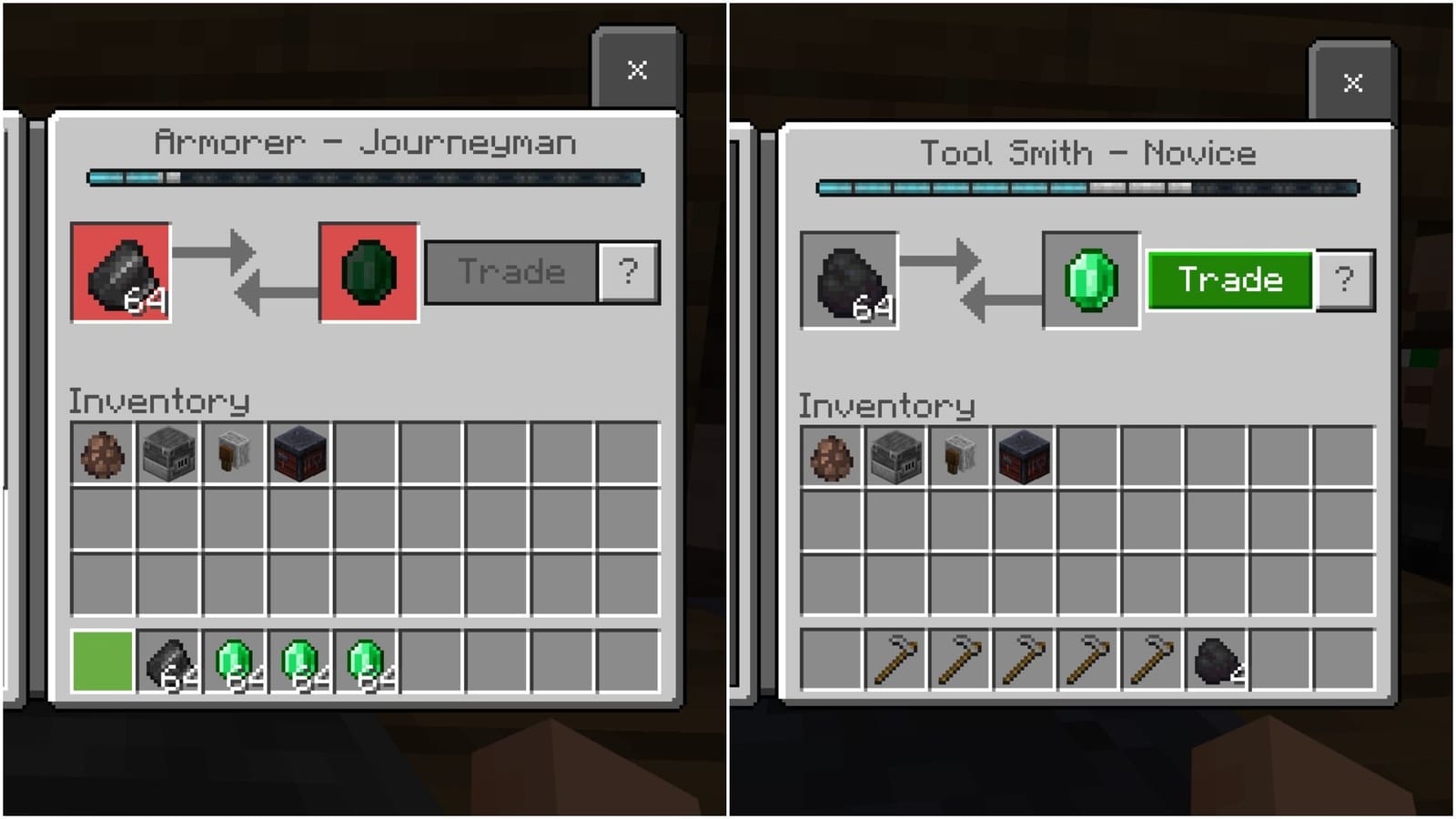Pick the armor stand item in Armorer inventory
Screen dimensions: 1456x819
[x=234, y=455]
